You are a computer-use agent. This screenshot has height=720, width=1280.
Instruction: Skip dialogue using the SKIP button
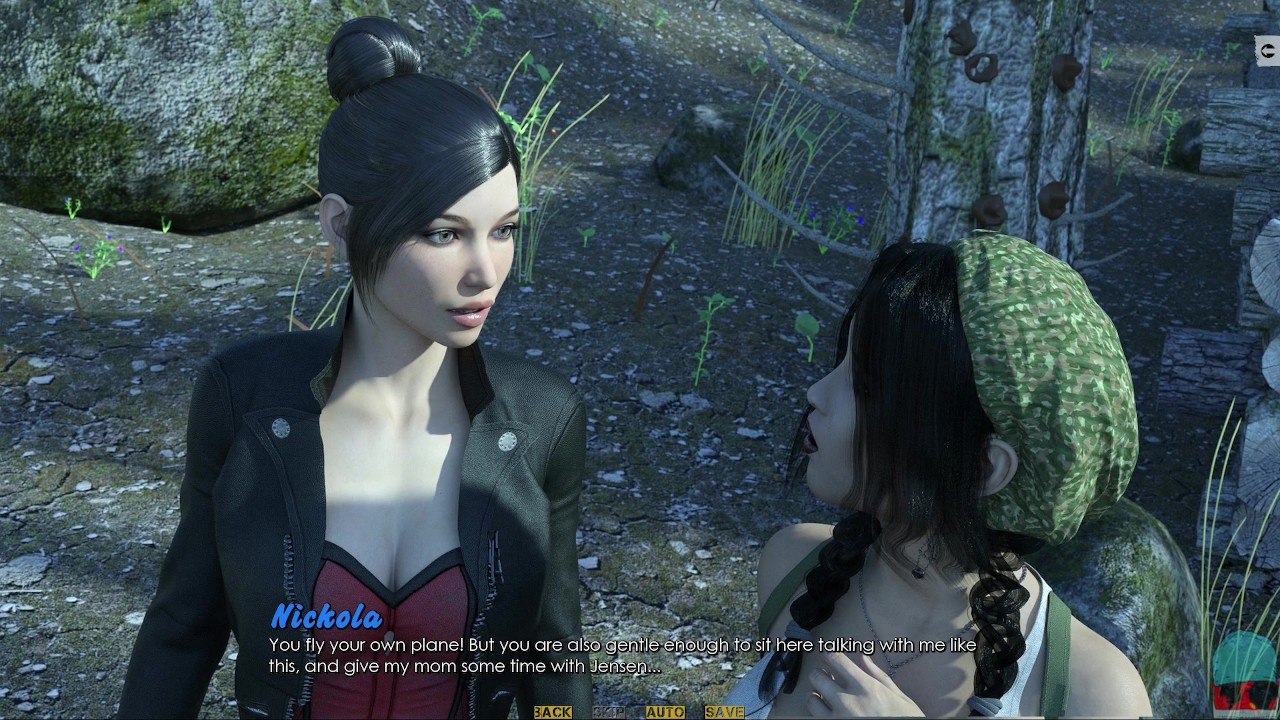tap(608, 712)
